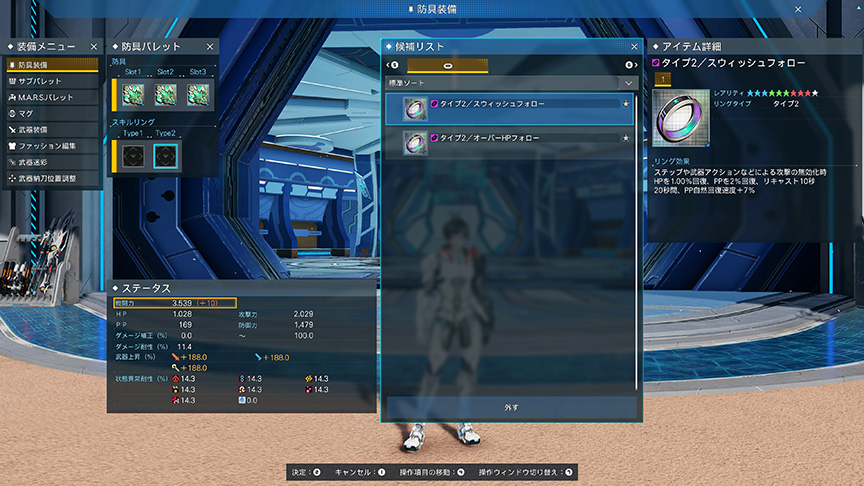Close the 候補リスト window

click(634, 46)
